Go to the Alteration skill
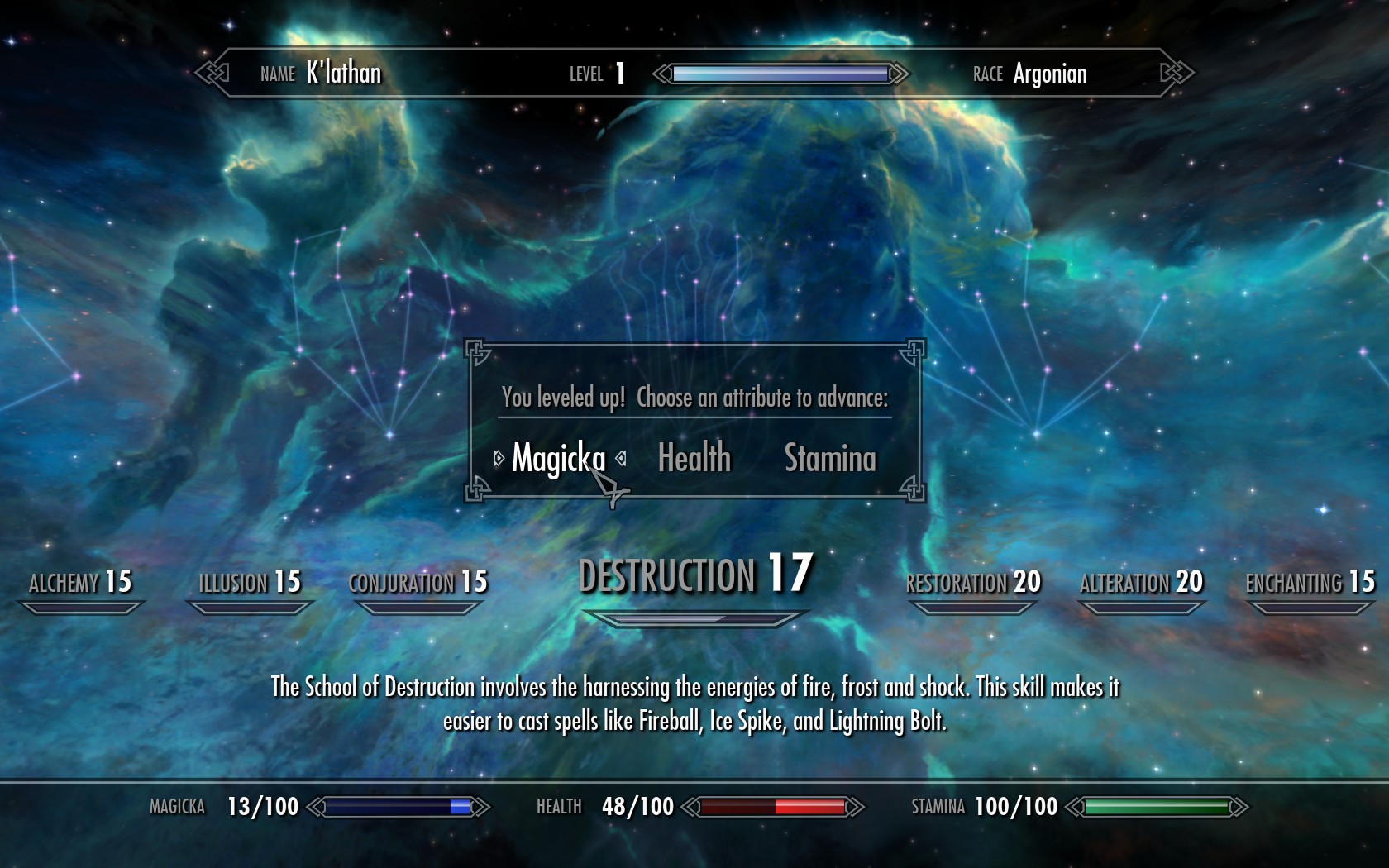 1141,583
